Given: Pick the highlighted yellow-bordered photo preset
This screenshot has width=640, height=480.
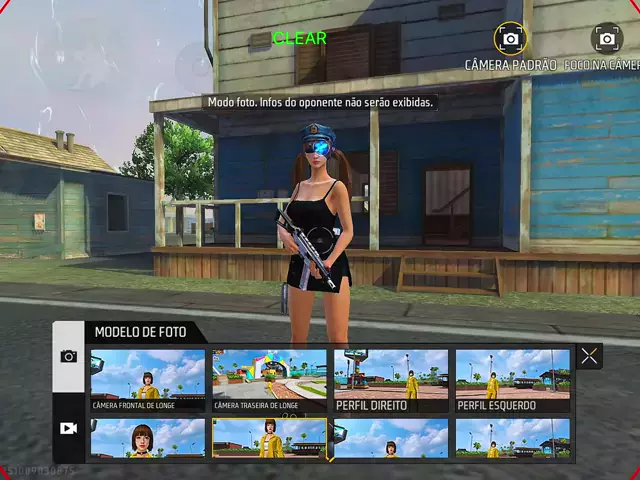Looking at the screenshot, I should 269,439.
